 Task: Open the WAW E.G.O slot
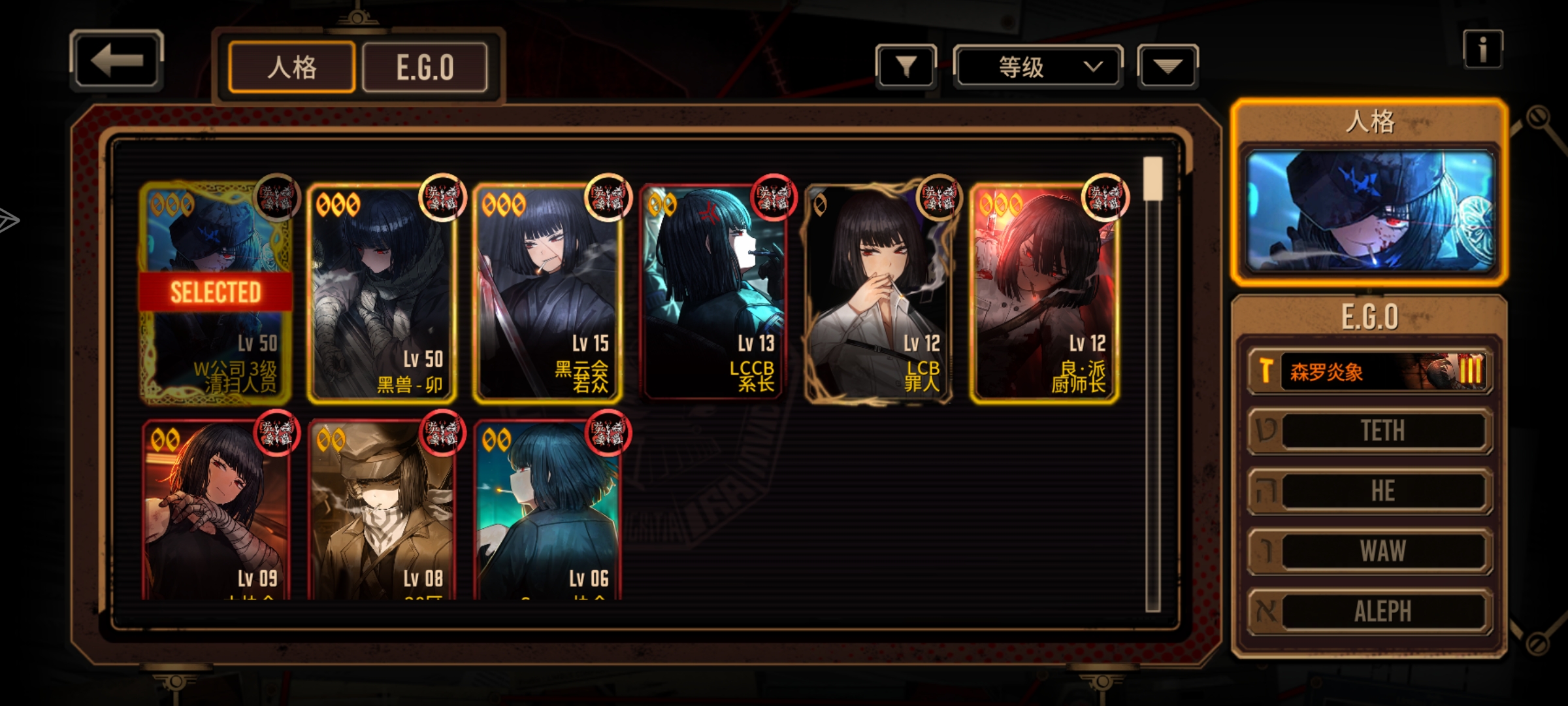click(x=1370, y=551)
